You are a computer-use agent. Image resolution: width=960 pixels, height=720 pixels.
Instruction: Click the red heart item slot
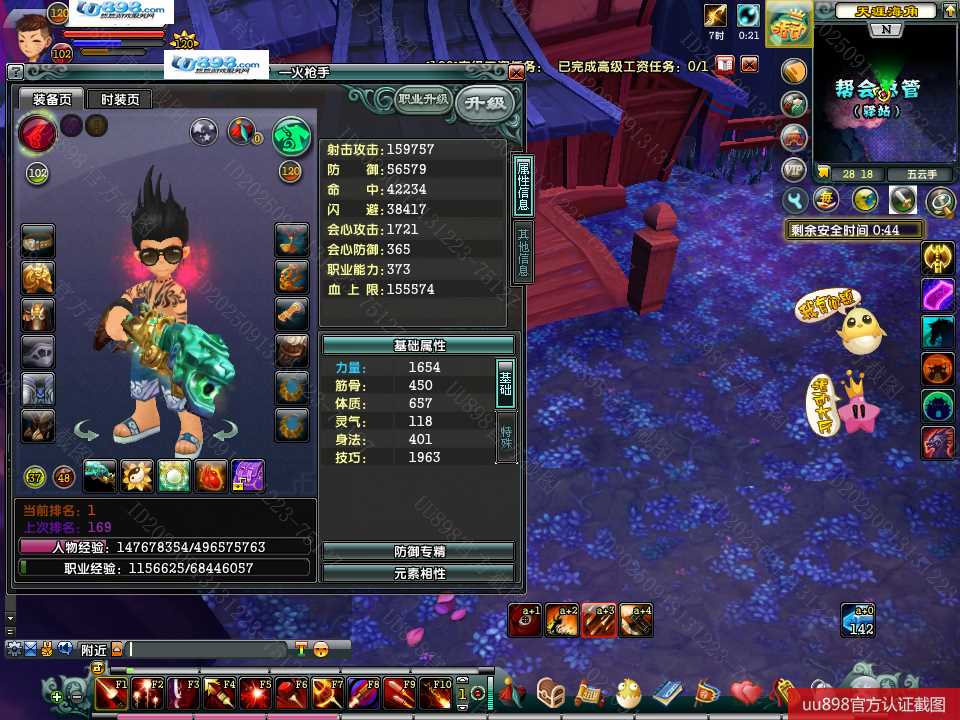click(211, 477)
